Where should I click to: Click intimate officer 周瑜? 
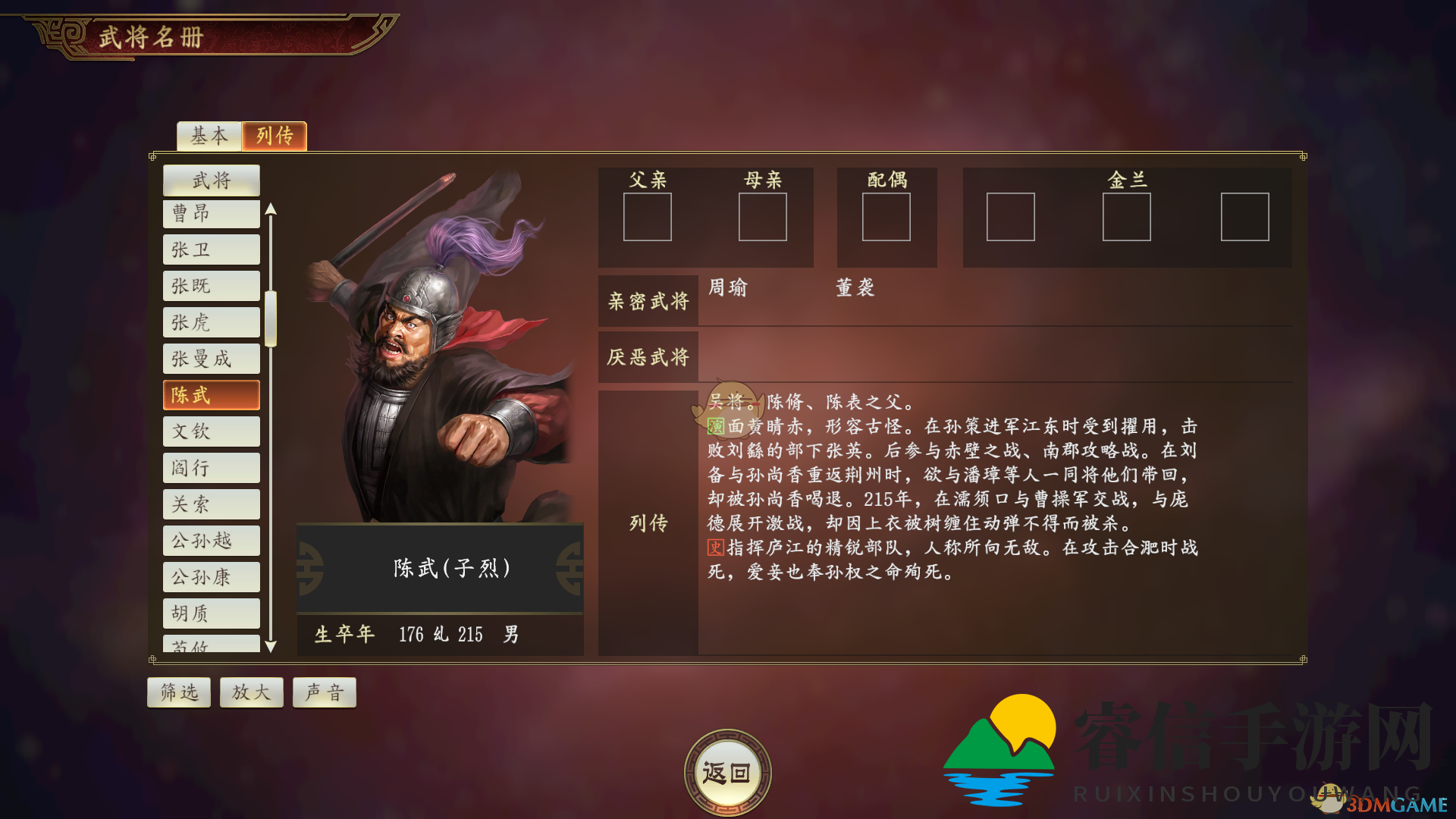[x=729, y=288]
